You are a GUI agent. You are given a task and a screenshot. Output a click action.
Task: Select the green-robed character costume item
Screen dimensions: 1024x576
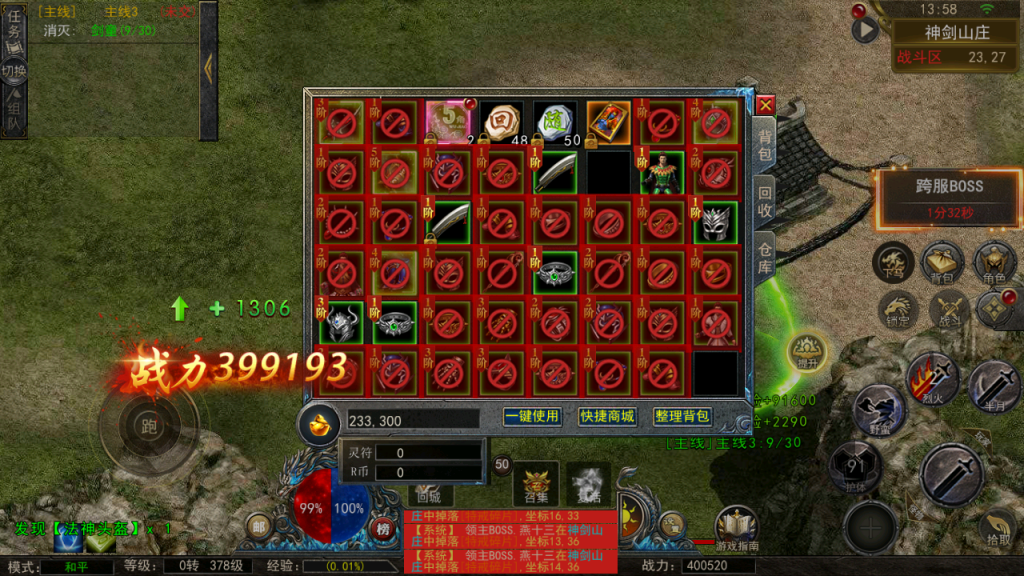(661, 173)
